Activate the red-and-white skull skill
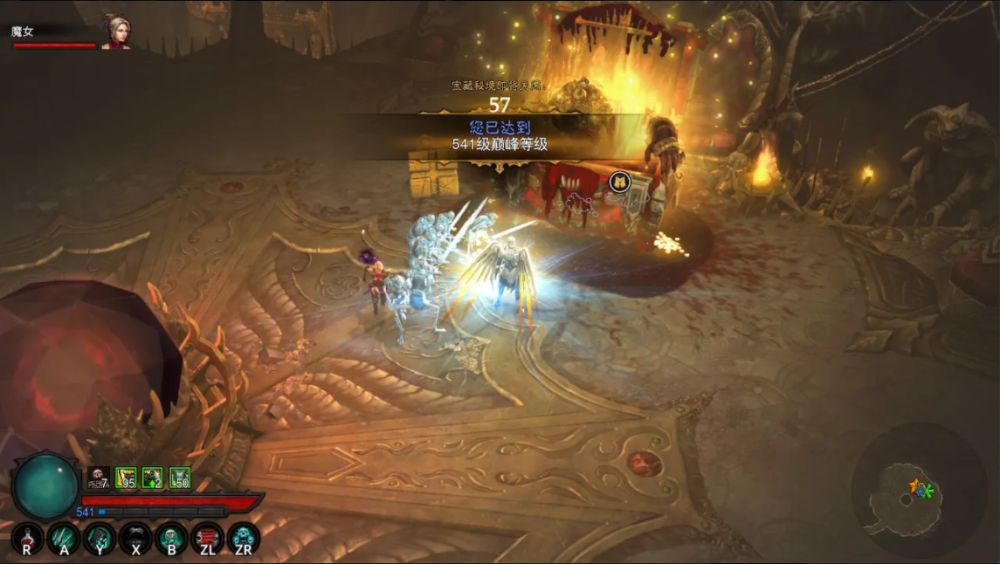Viewport: 1000px width, 564px height. 207,539
